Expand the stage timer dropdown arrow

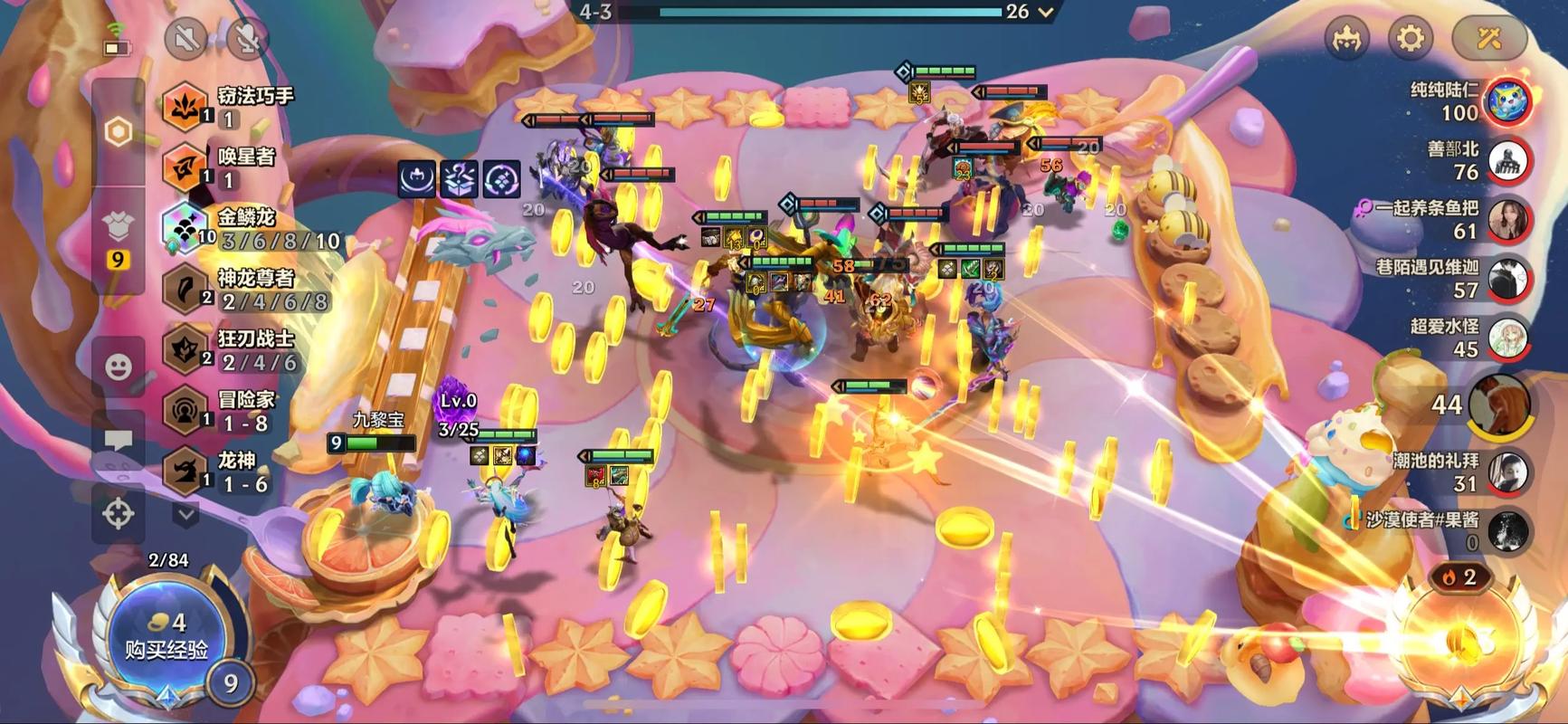(x=1047, y=13)
